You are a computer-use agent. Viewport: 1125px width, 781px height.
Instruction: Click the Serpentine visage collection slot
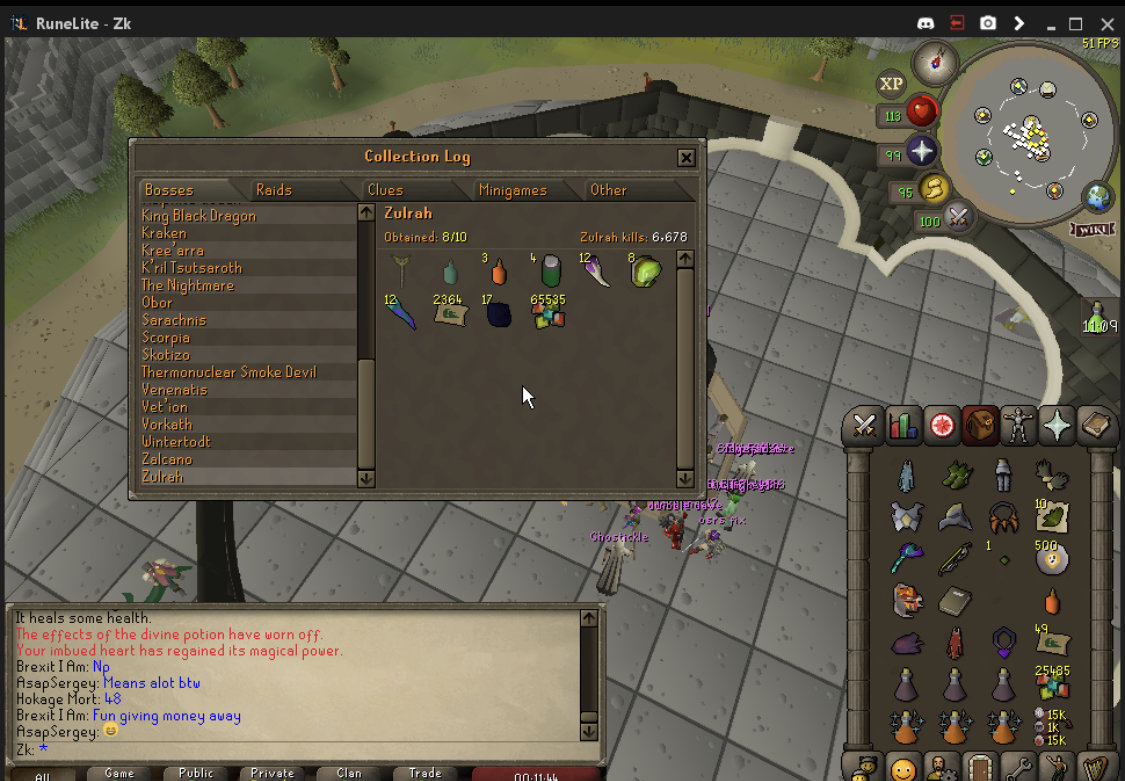tap(646, 271)
